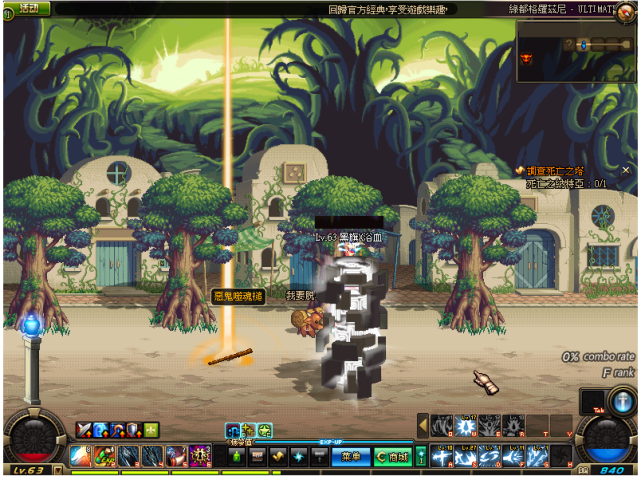Click the sword attack-up buff icon
The image size is (641, 480).
[x=83, y=430]
